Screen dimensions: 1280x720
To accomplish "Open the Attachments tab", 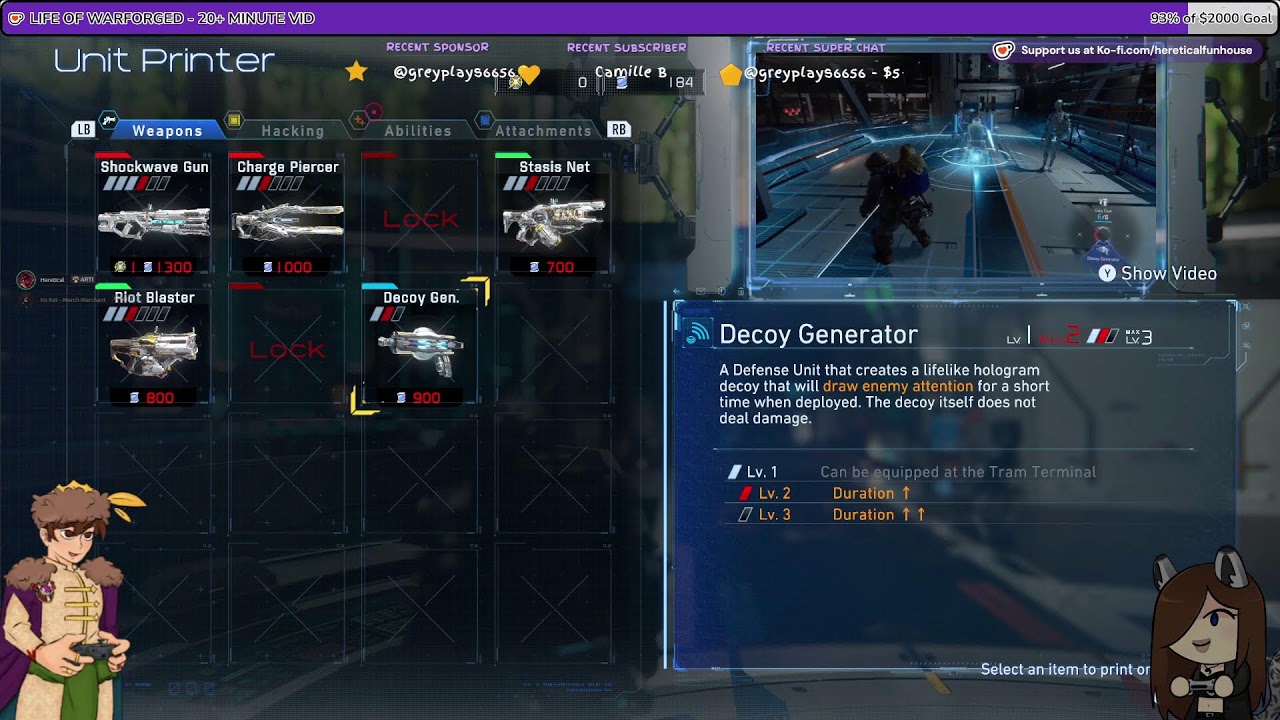I will click(543, 131).
